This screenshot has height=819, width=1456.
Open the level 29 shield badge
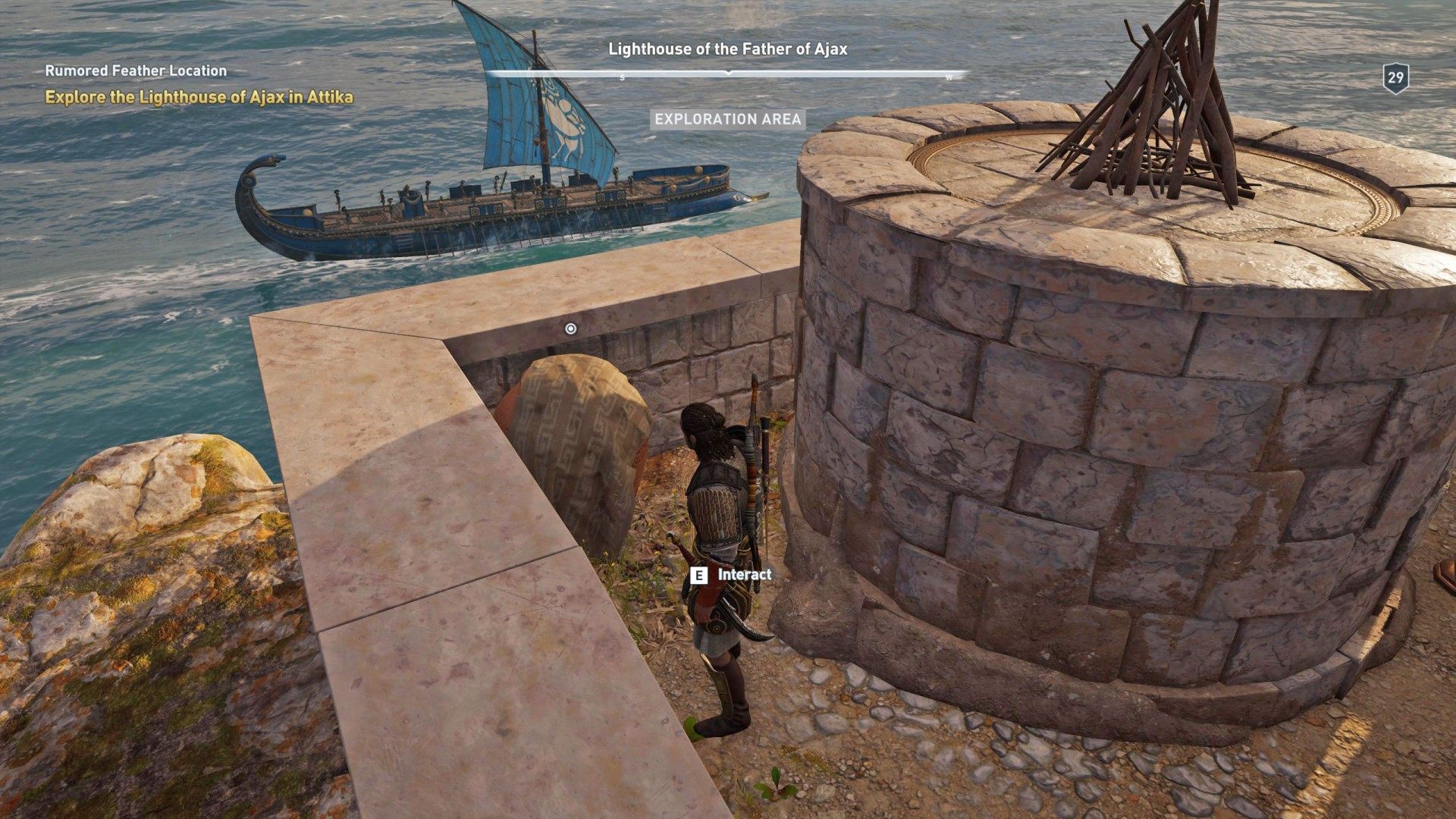(1395, 78)
